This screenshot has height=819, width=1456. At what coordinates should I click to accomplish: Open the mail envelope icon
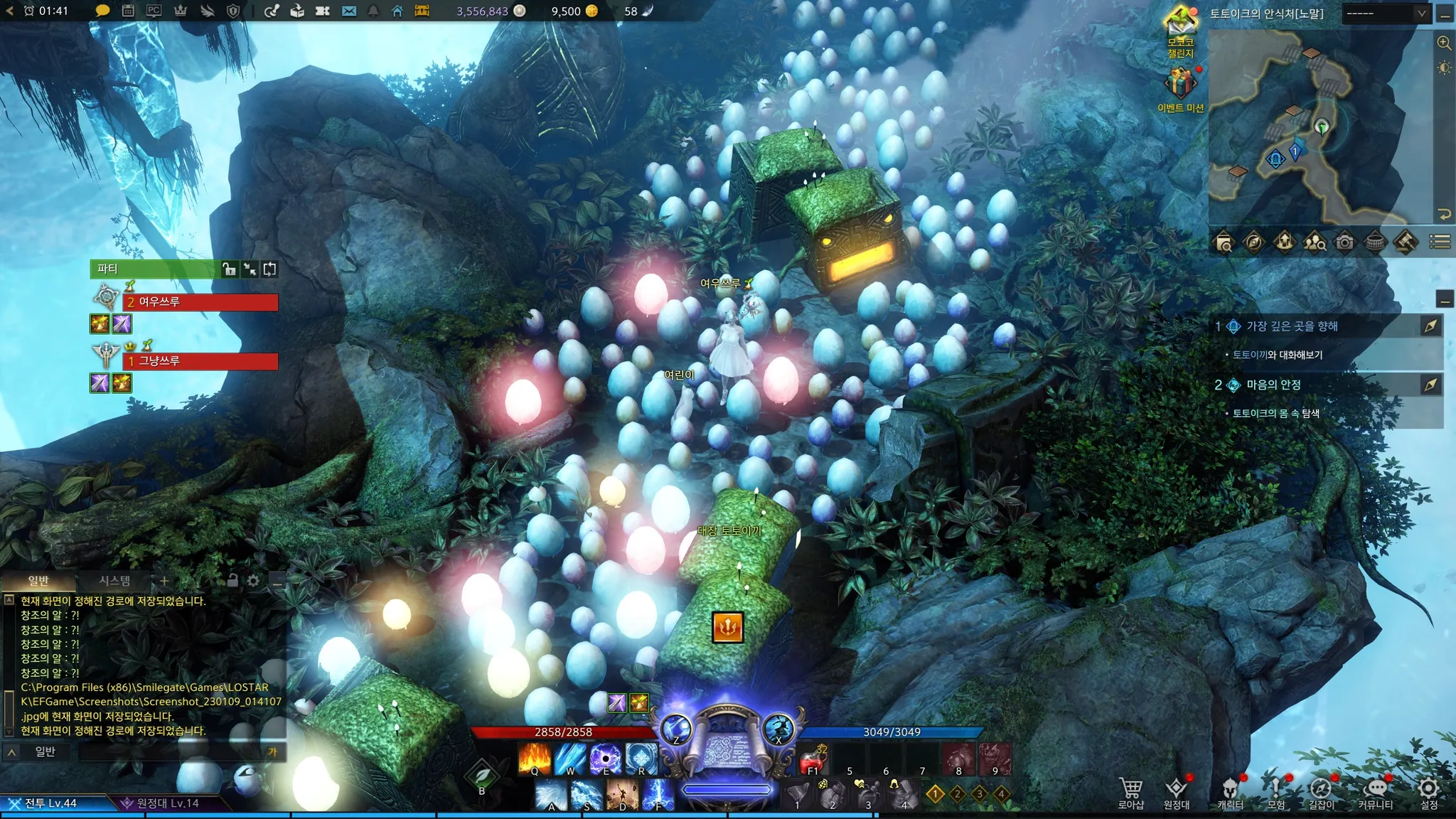(x=348, y=11)
